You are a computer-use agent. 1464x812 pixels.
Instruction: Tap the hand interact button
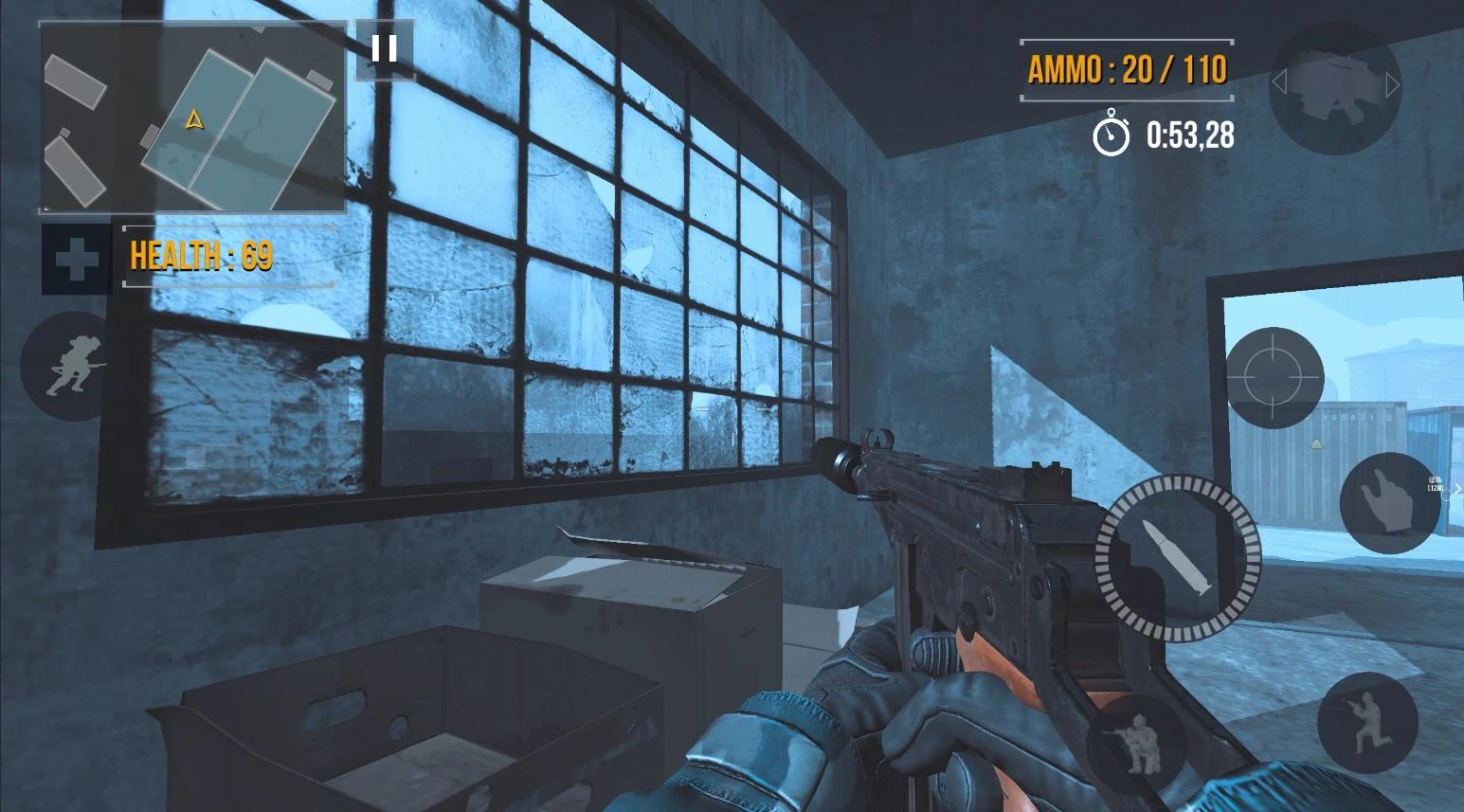(1389, 503)
